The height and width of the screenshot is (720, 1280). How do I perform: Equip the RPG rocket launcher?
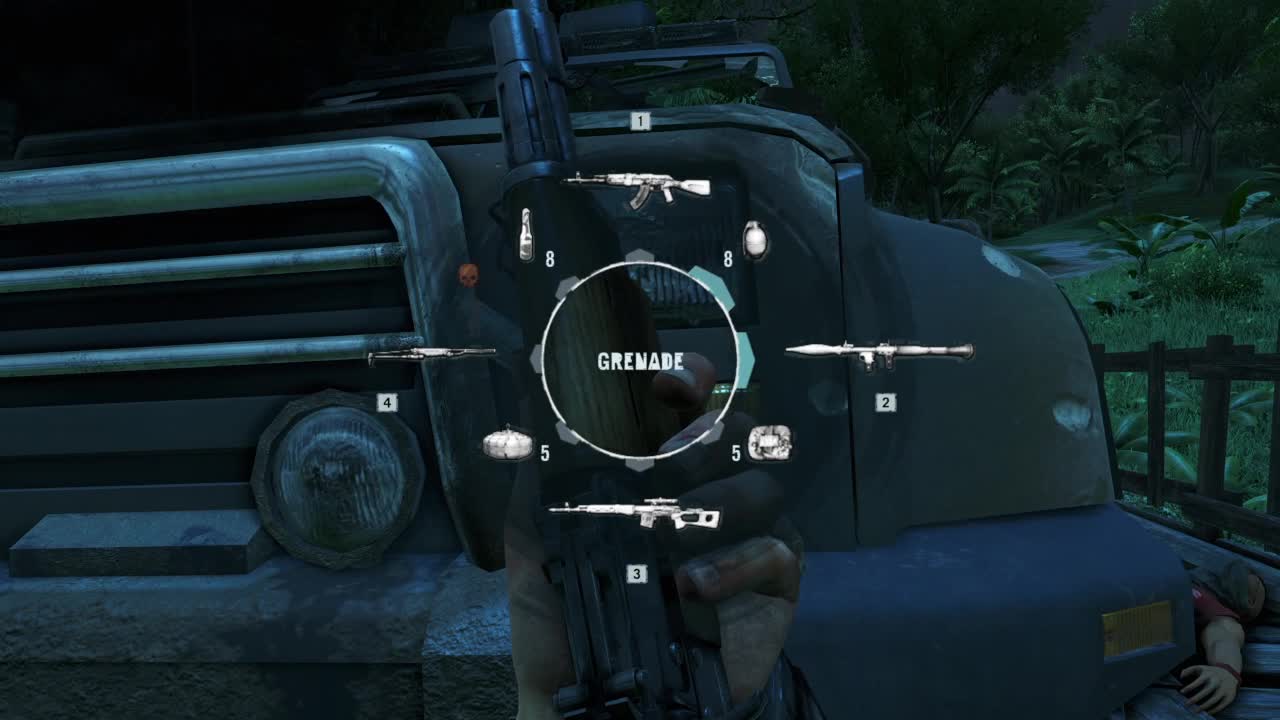tap(879, 352)
